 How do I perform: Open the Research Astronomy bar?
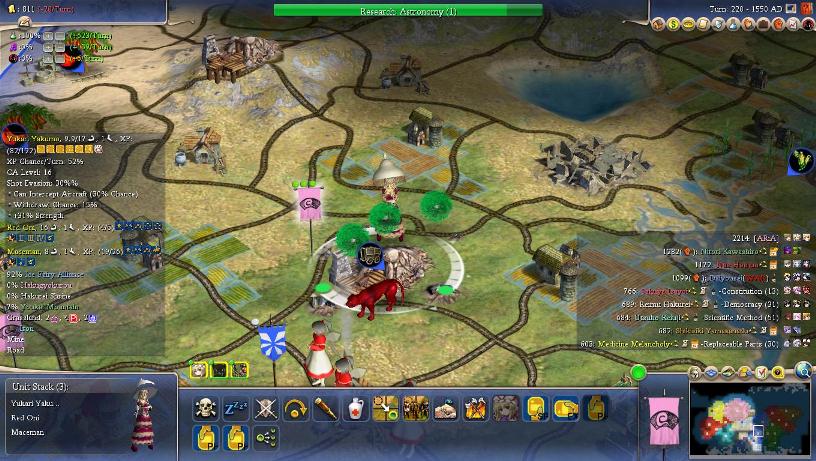pyautogui.click(x=408, y=11)
